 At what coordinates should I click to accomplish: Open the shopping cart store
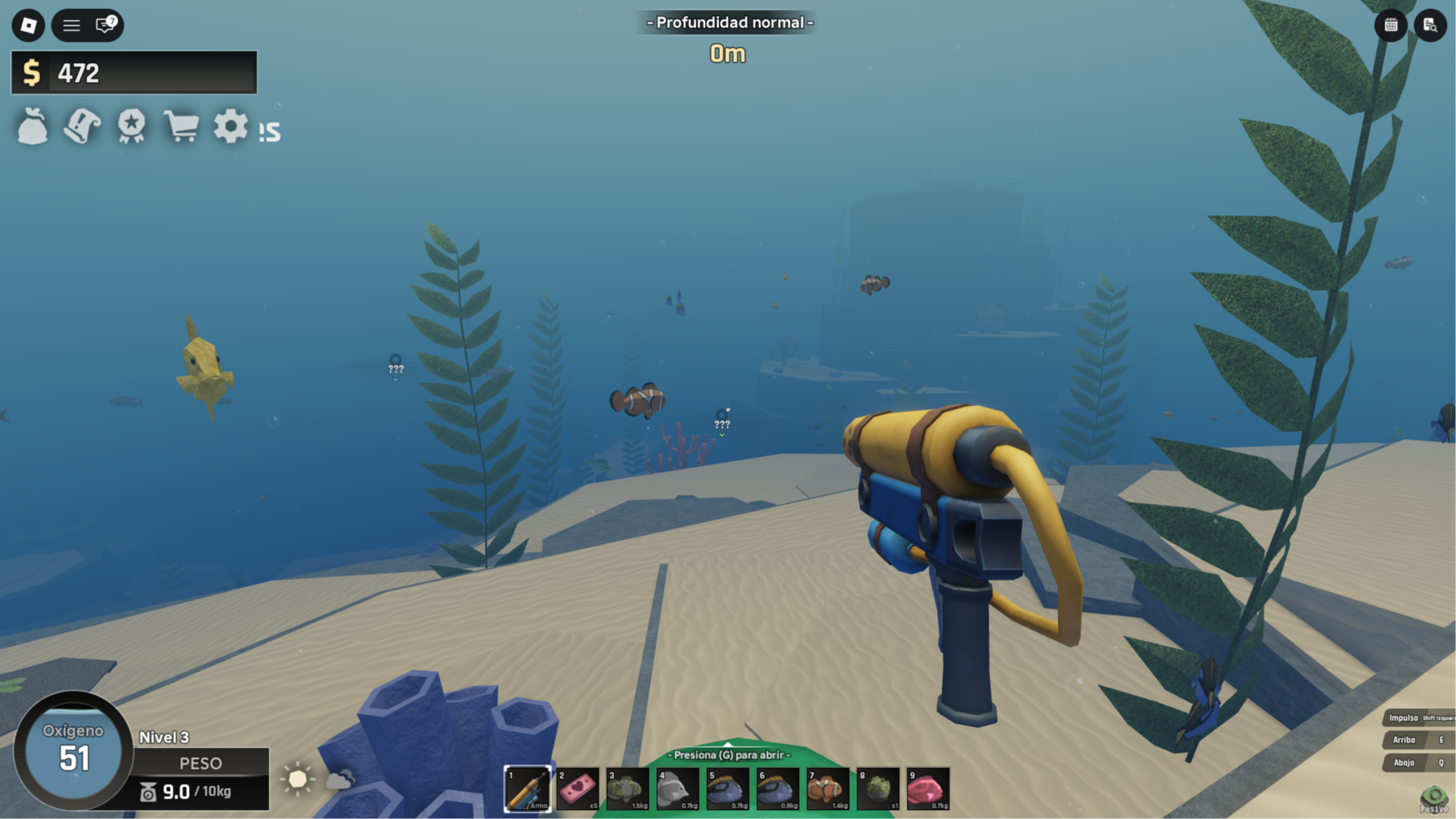pos(181,126)
